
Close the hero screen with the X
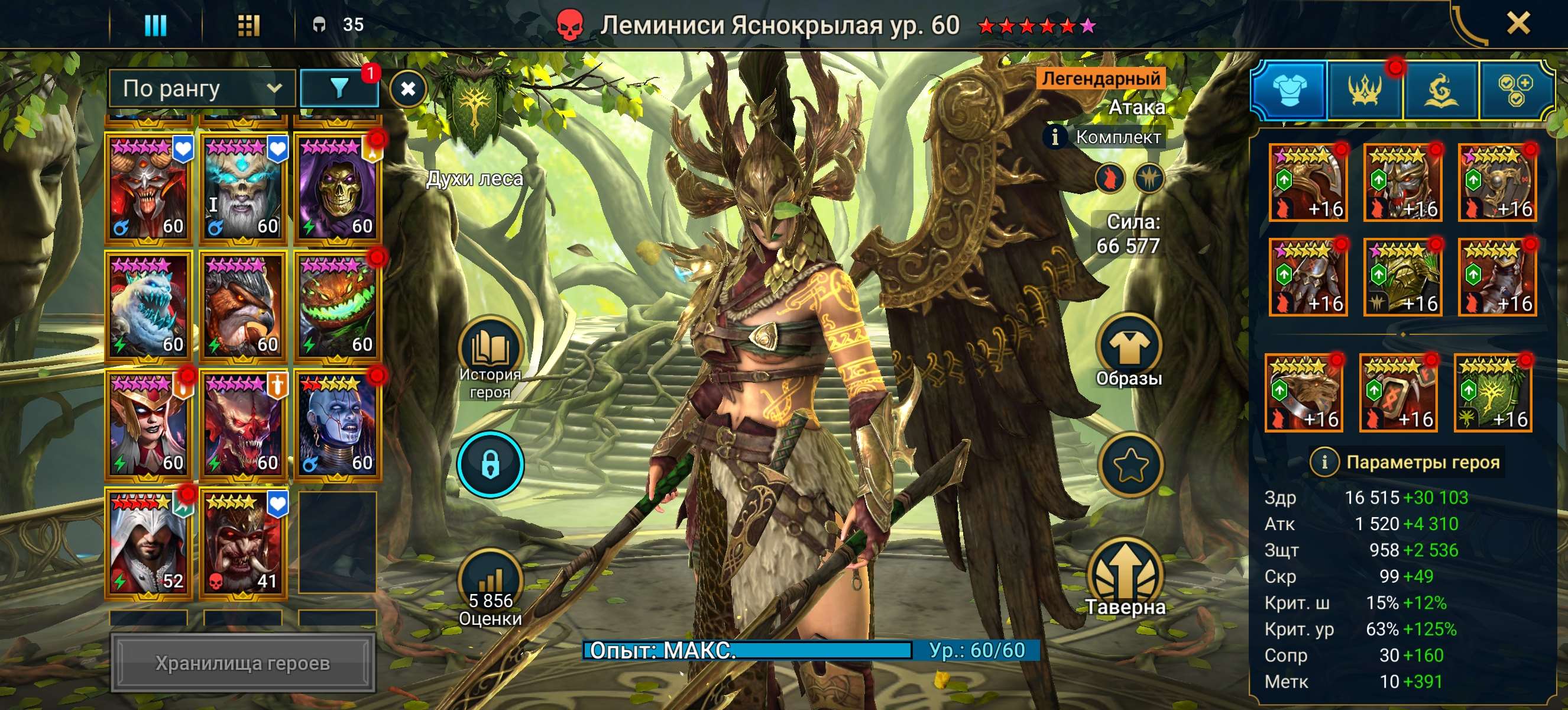pyautogui.click(x=1518, y=24)
